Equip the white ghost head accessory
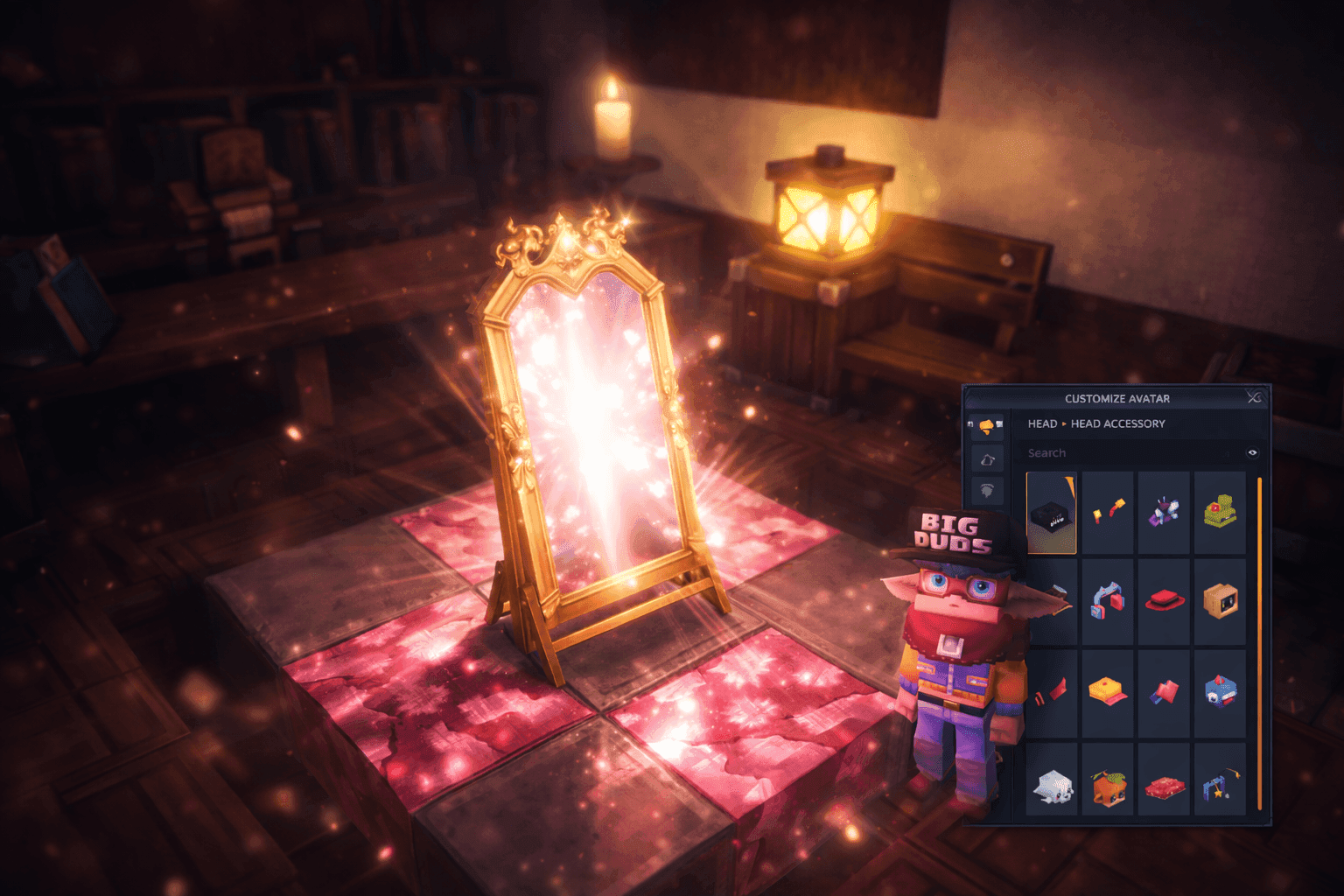 (1051, 785)
